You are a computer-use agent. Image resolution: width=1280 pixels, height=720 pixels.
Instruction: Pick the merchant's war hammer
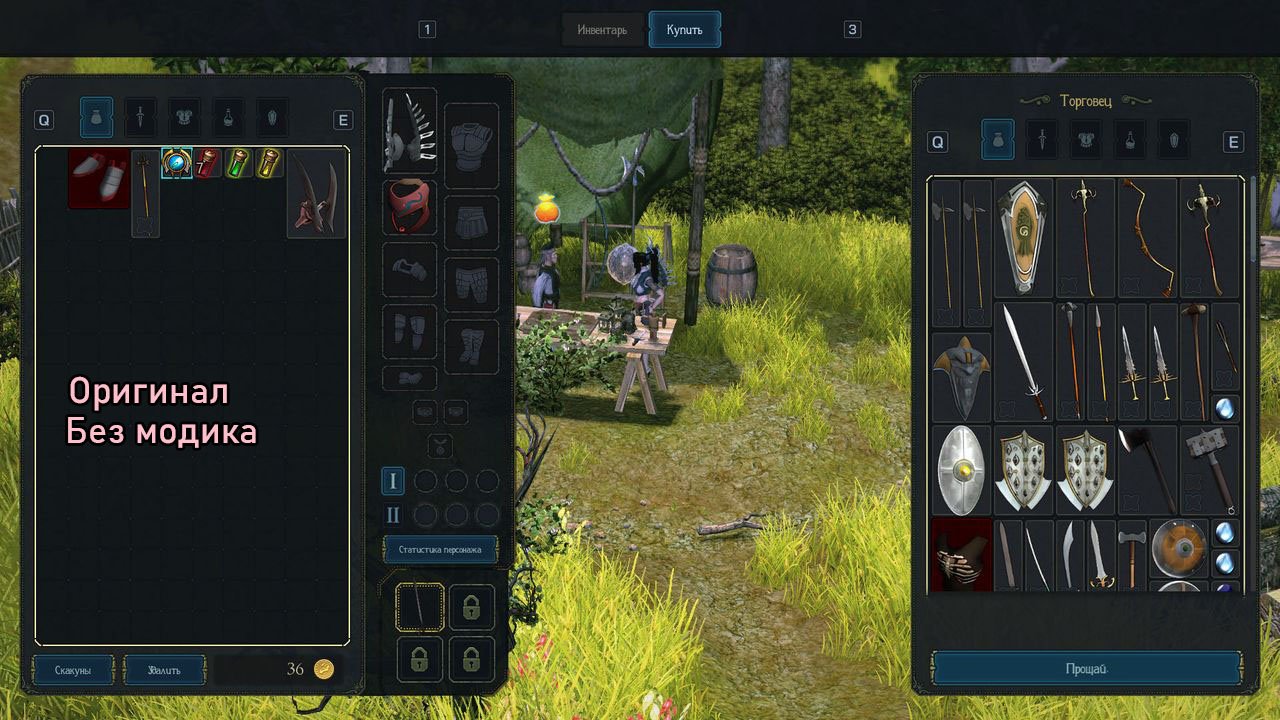pyautogui.click(x=1208, y=469)
